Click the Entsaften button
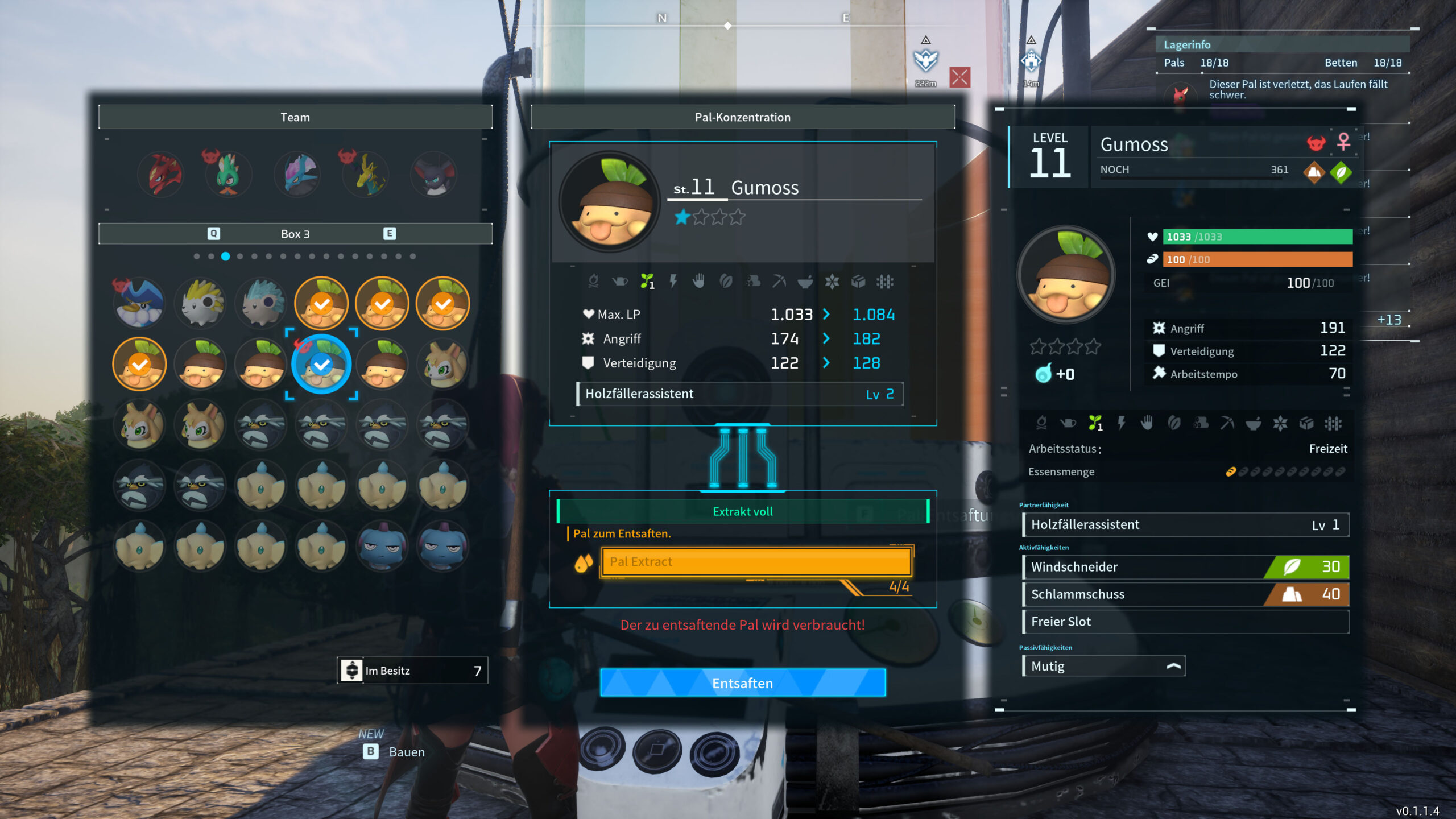This screenshot has width=1456, height=819. click(742, 682)
